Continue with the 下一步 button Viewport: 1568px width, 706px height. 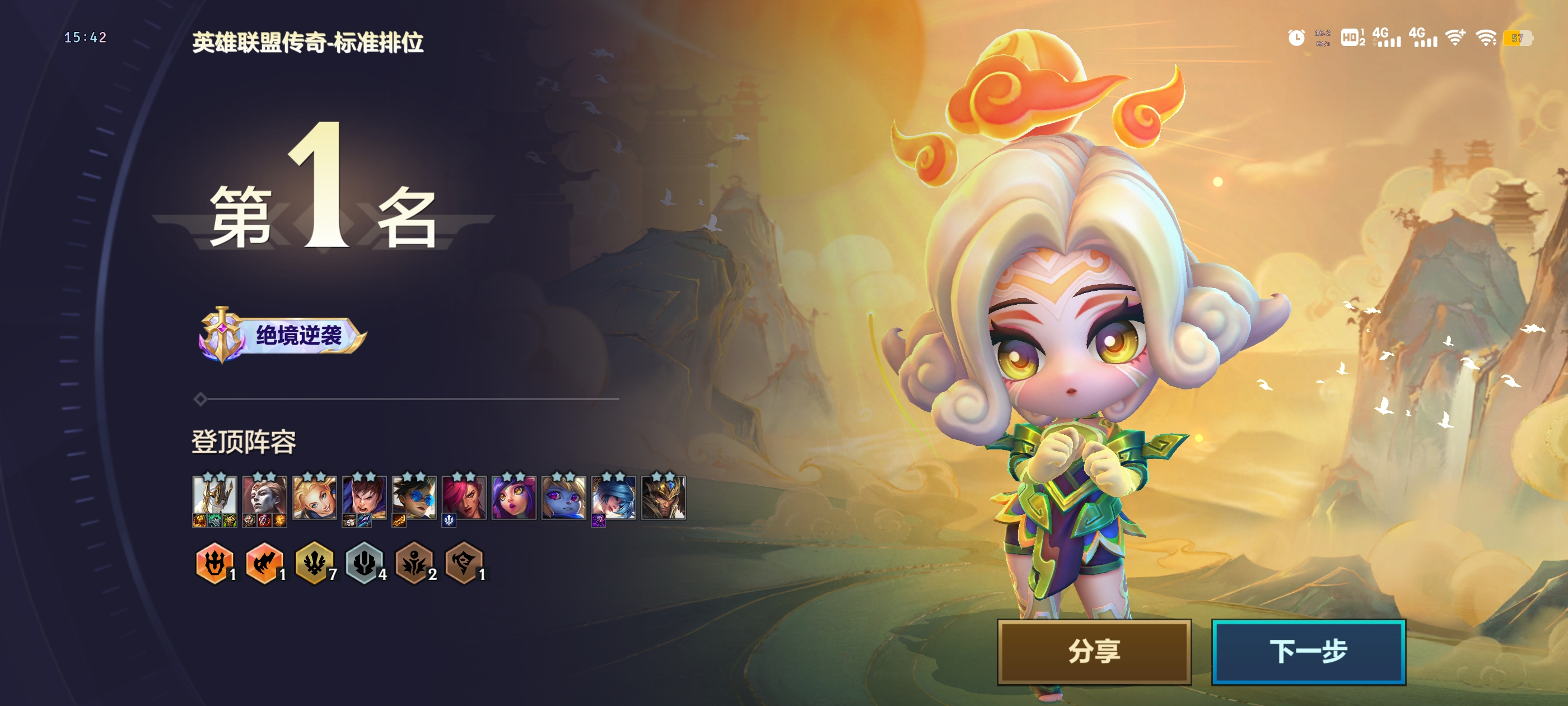point(1308,651)
